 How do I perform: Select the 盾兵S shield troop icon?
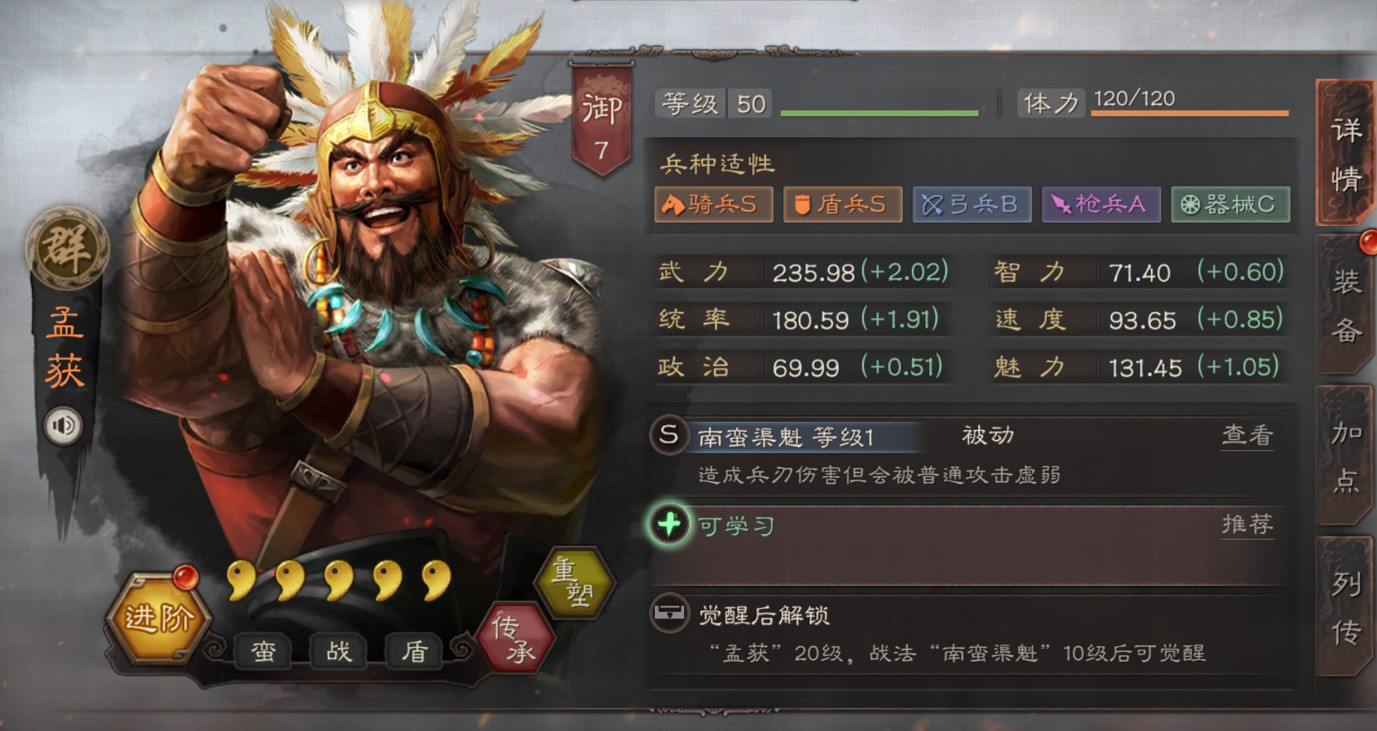pyautogui.click(x=841, y=203)
